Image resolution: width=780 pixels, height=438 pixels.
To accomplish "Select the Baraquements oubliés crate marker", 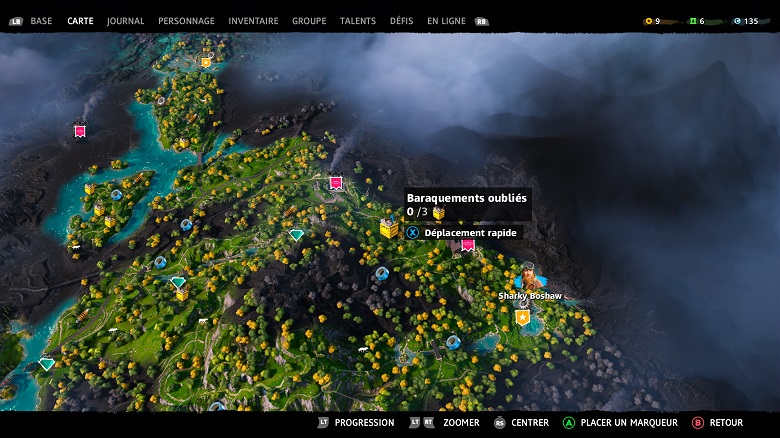I will coord(389,229).
